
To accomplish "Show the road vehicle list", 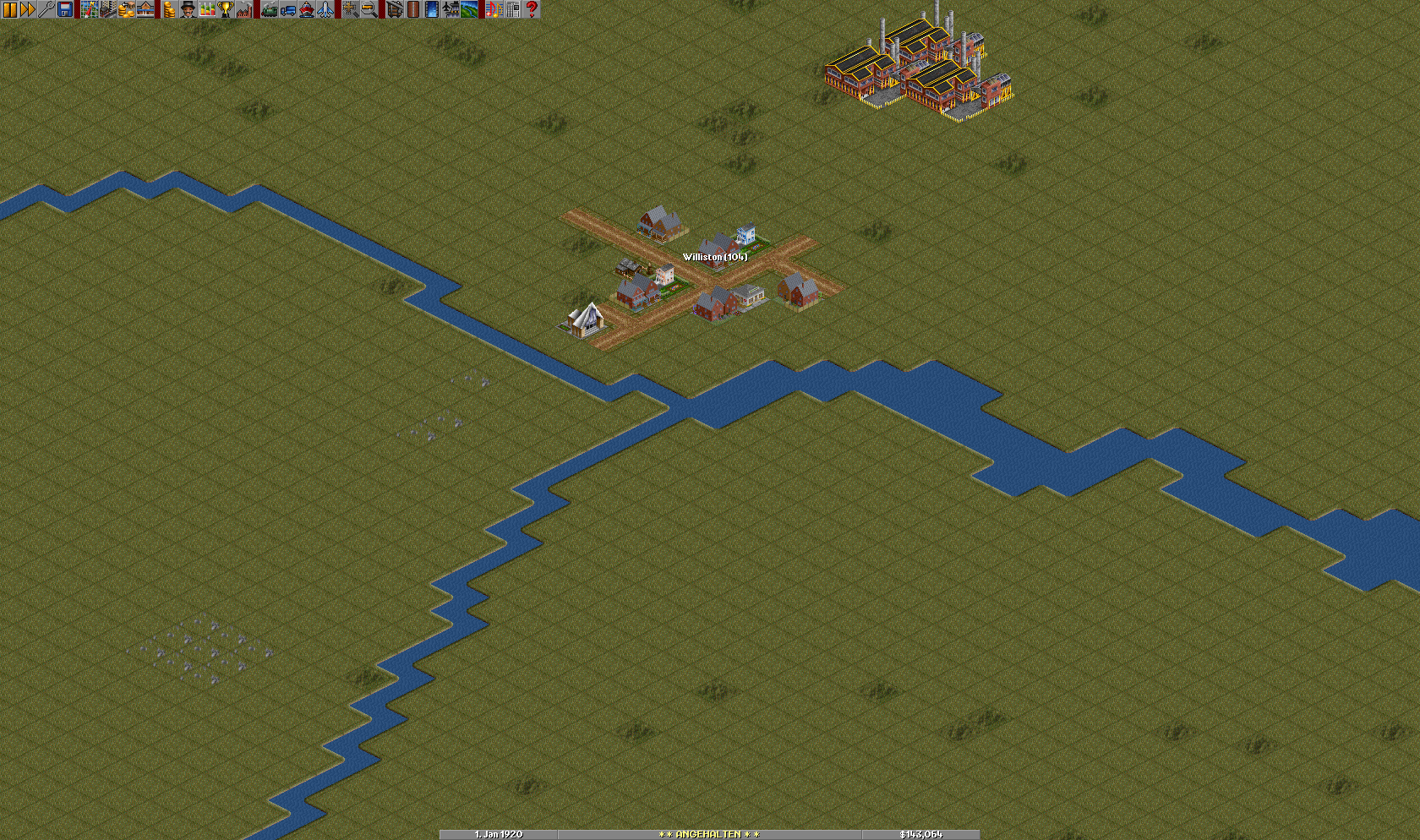I will pyautogui.click(x=287, y=9).
